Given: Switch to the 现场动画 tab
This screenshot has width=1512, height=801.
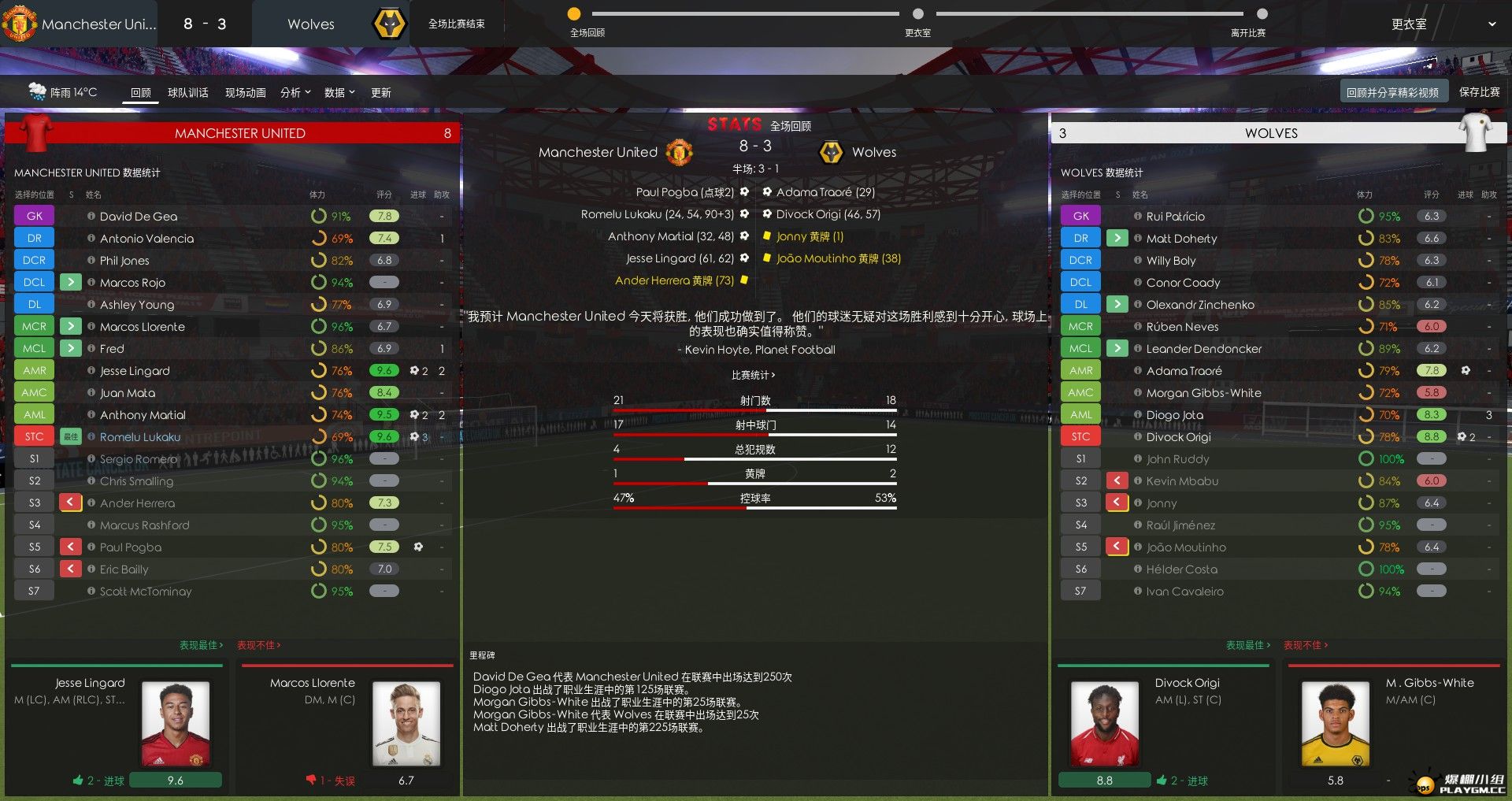Looking at the screenshot, I should click(x=245, y=93).
